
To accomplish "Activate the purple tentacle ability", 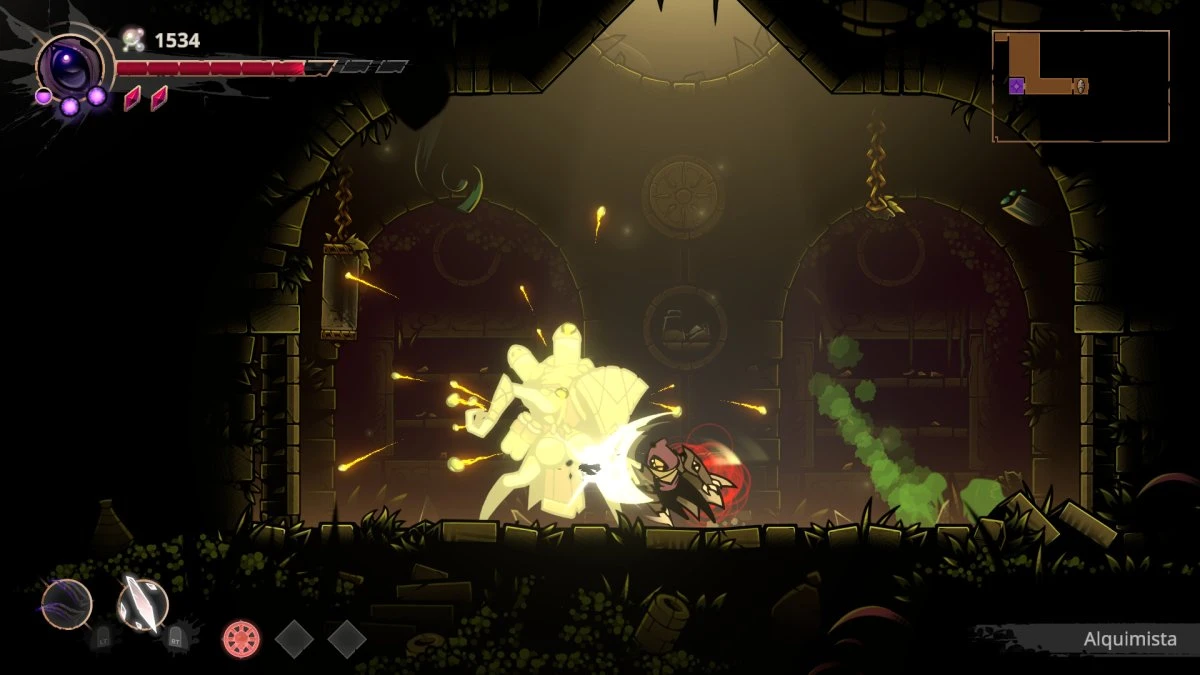I will (x=67, y=604).
